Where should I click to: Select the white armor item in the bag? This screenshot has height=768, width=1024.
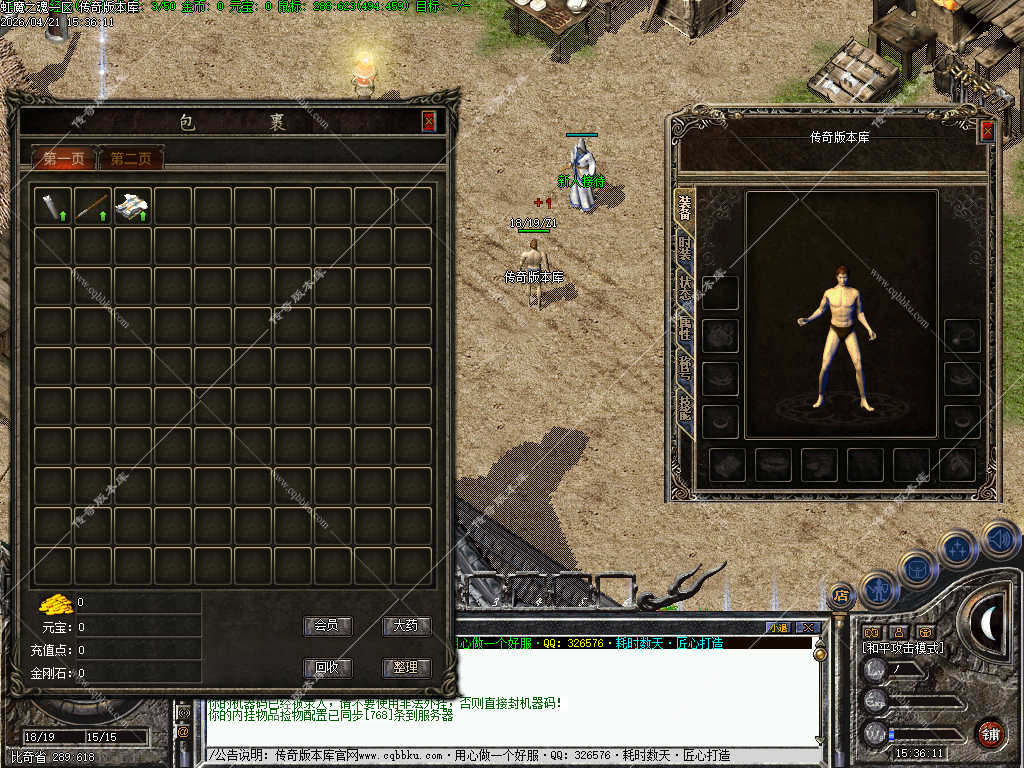pos(133,206)
